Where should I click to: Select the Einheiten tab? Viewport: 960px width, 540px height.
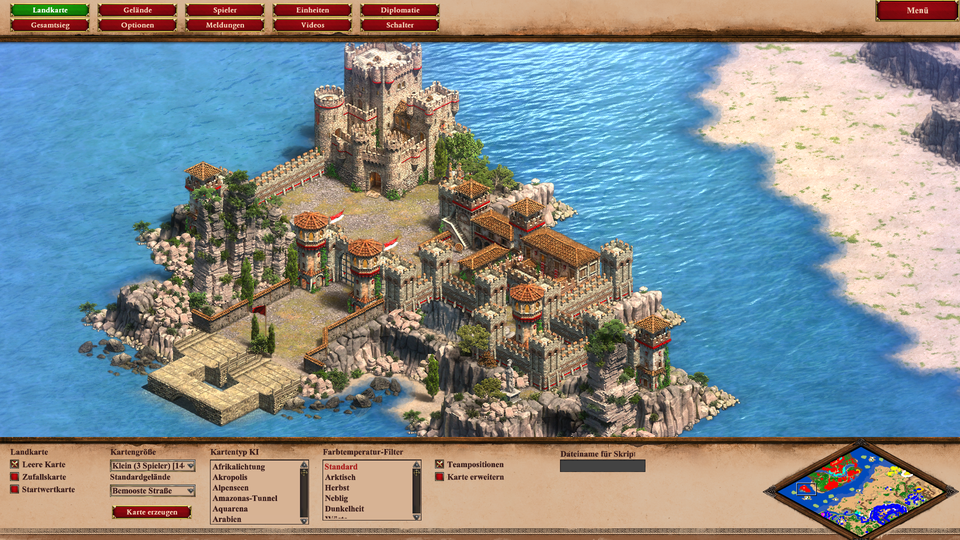312,10
